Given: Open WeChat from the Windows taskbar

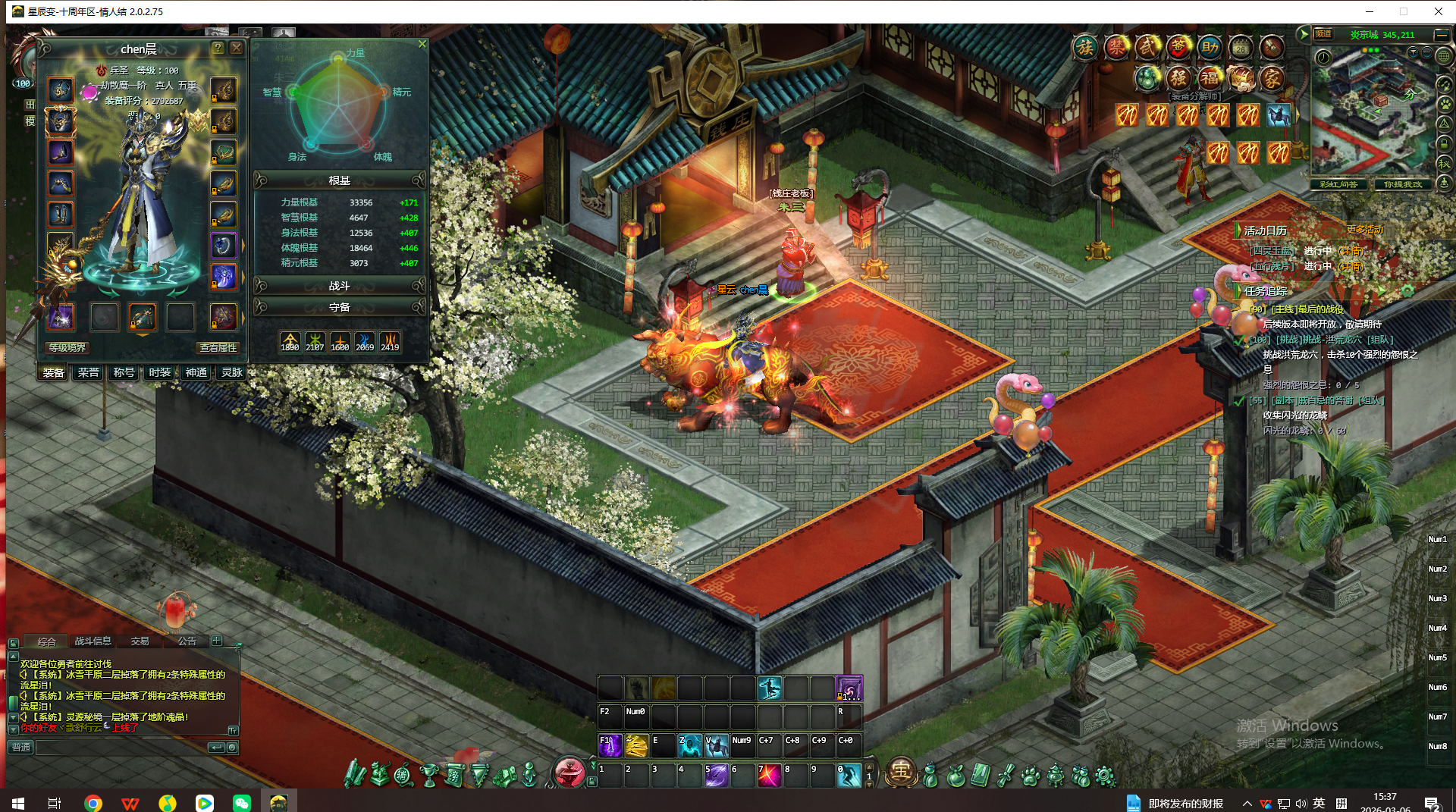Looking at the screenshot, I should pyautogui.click(x=242, y=803).
